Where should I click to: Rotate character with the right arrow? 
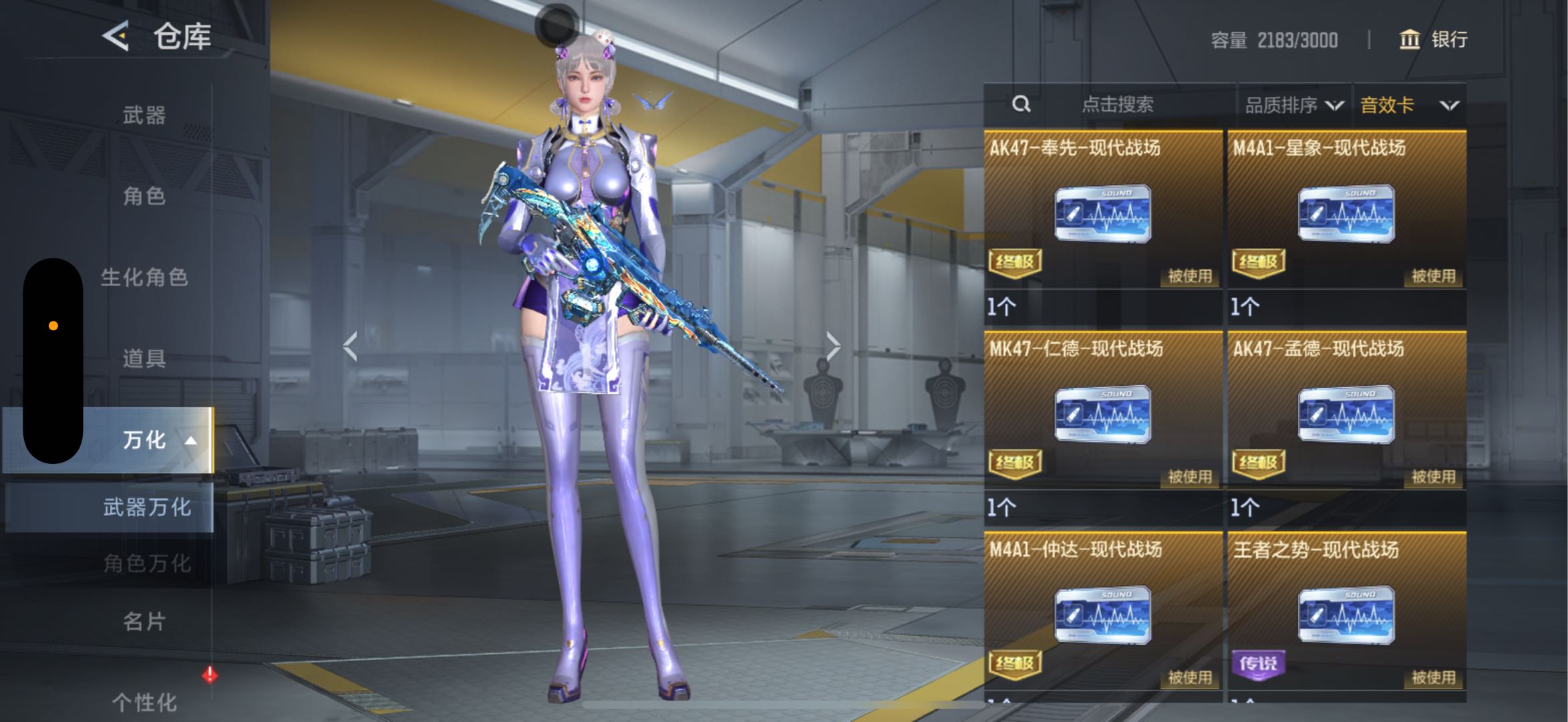pyautogui.click(x=832, y=346)
